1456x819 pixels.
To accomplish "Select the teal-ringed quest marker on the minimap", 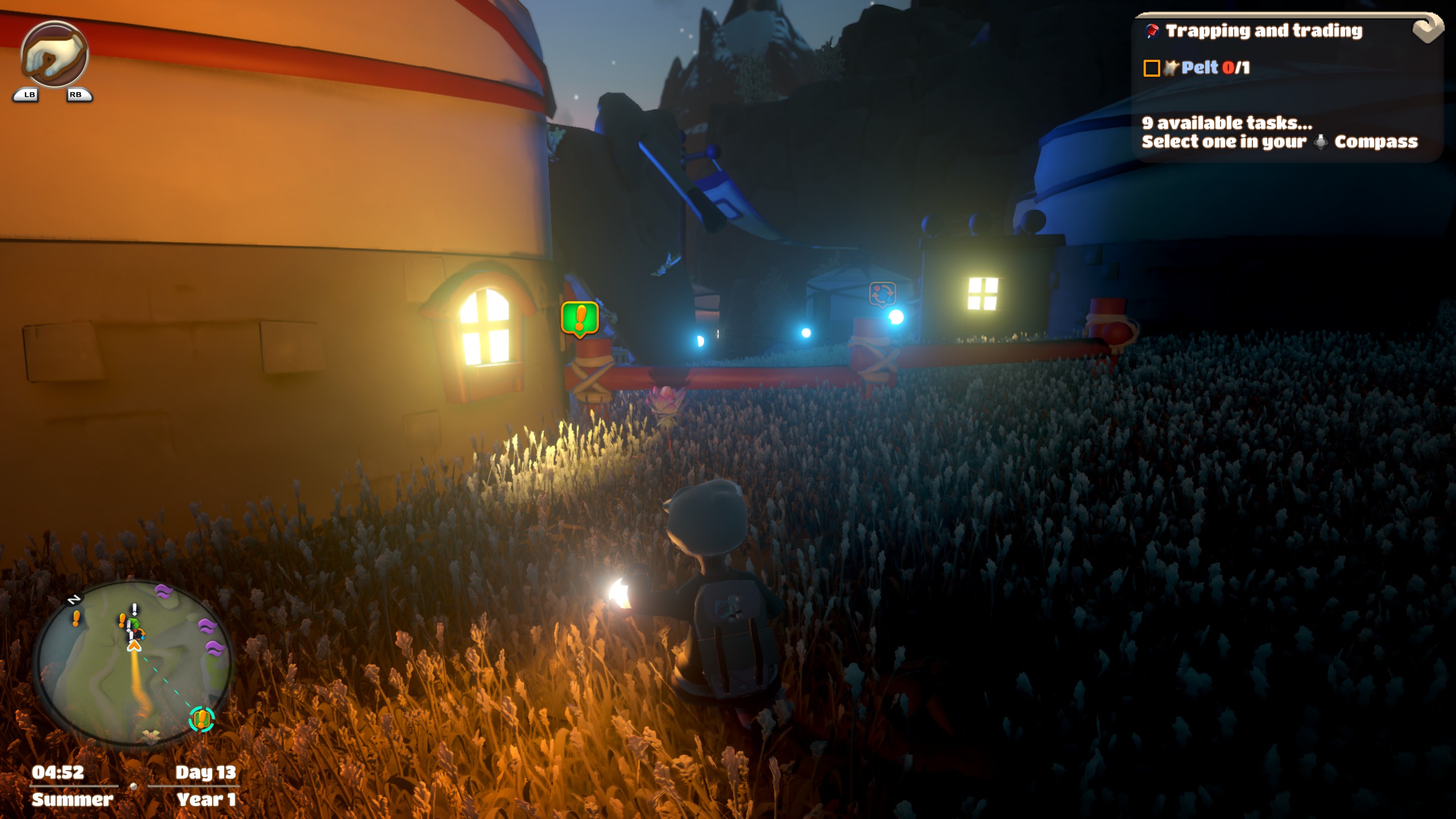I will (x=201, y=719).
